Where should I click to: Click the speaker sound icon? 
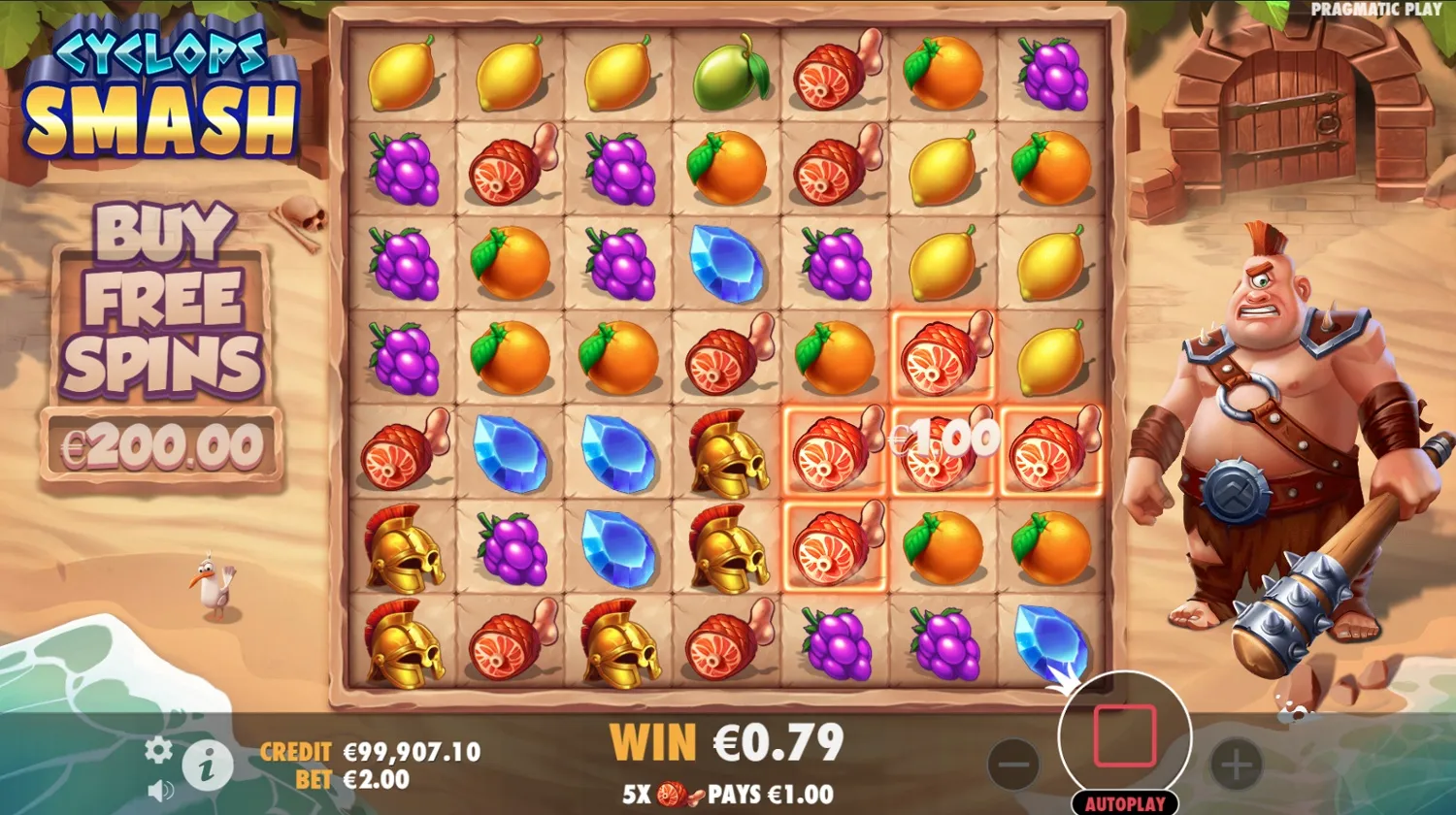coord(158,791)
